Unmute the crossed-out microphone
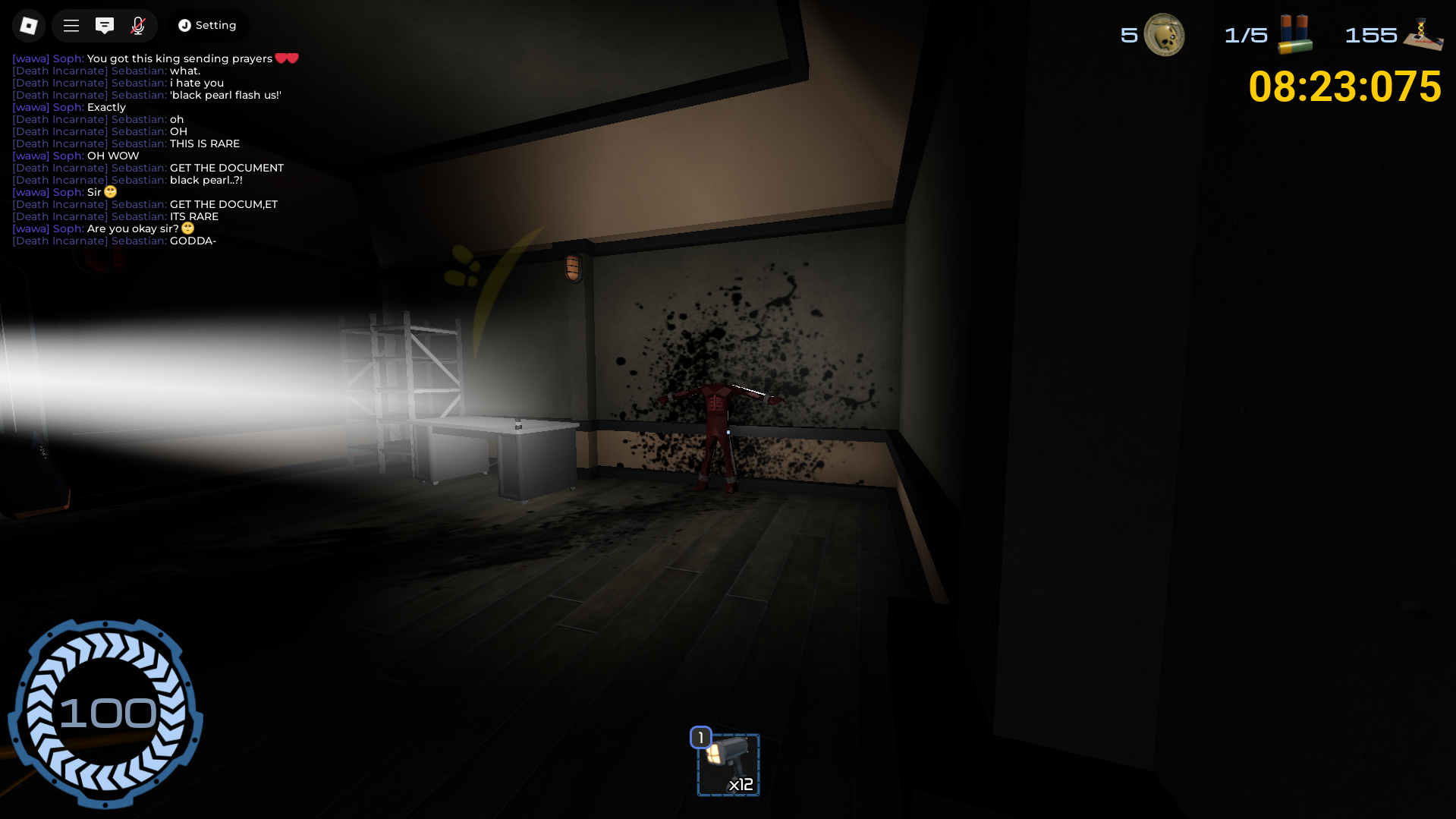This screenshot has height=819, width=1456. [138, 26]
